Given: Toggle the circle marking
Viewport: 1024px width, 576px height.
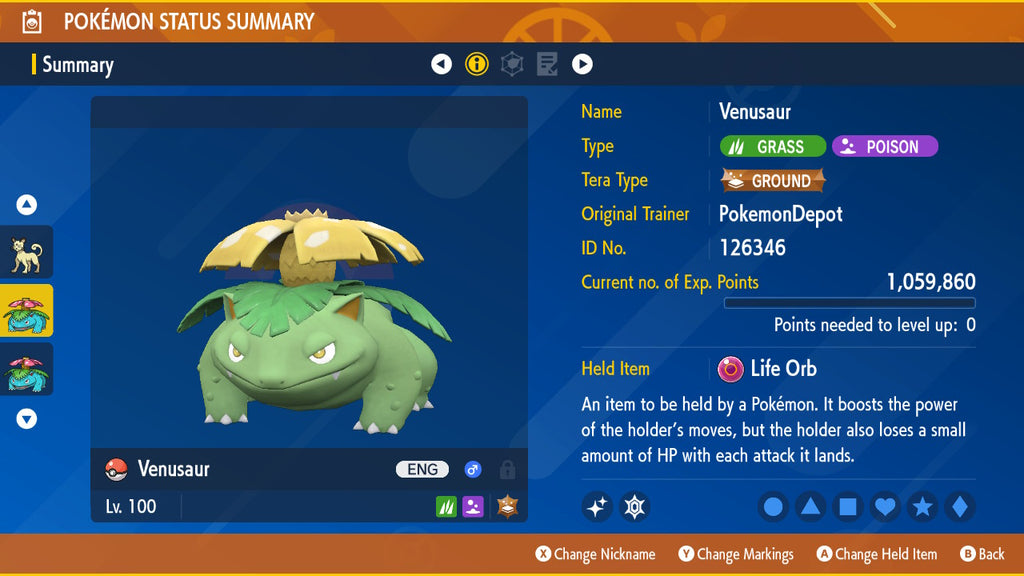Looking at the screenshot, I should (773, 507).
